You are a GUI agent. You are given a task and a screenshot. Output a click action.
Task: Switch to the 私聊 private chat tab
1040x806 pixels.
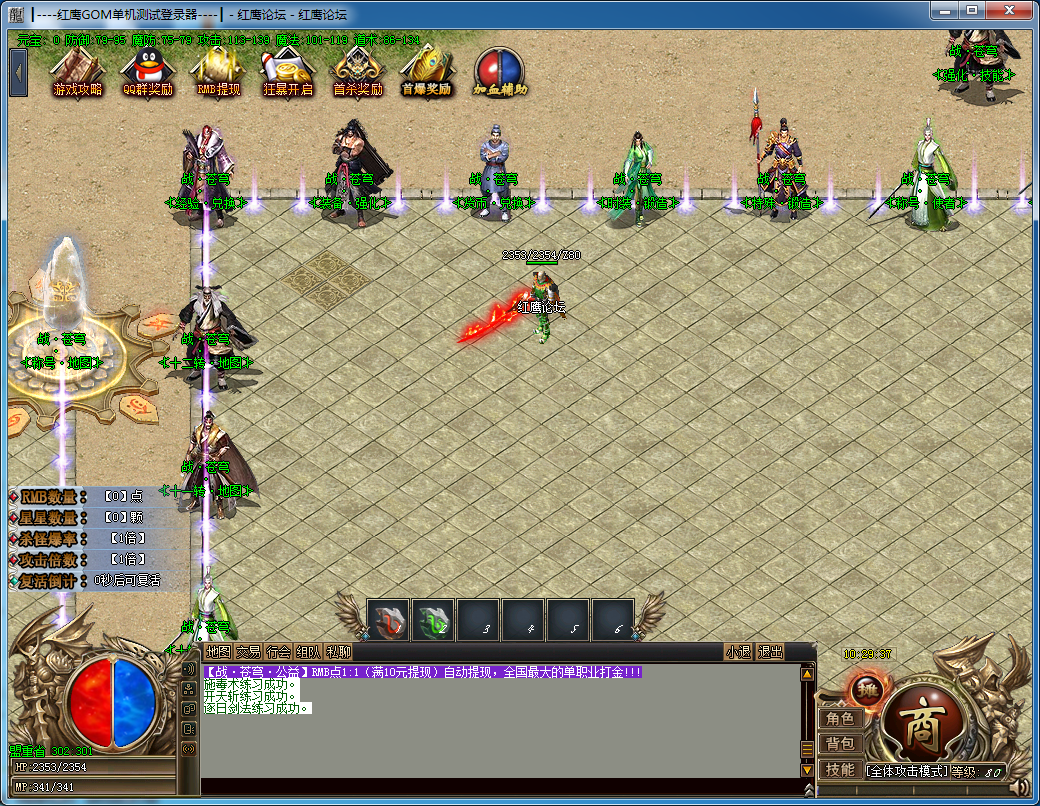(x=339, y=652)
